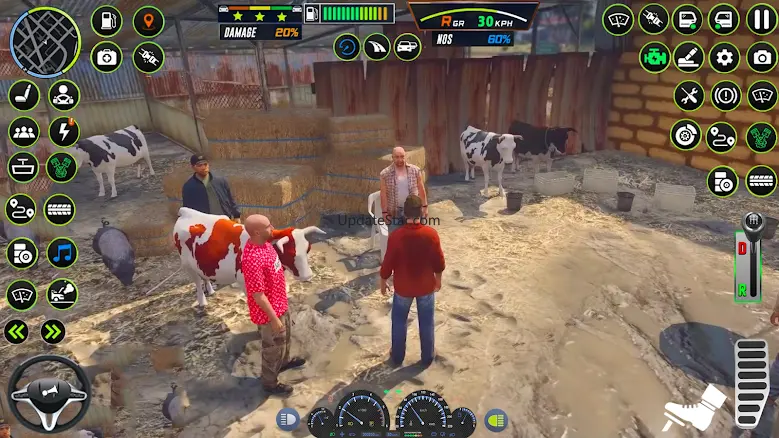Toggle the green engine icon
The height and width of the screenshot is (438, 779).
pos(655,57)
